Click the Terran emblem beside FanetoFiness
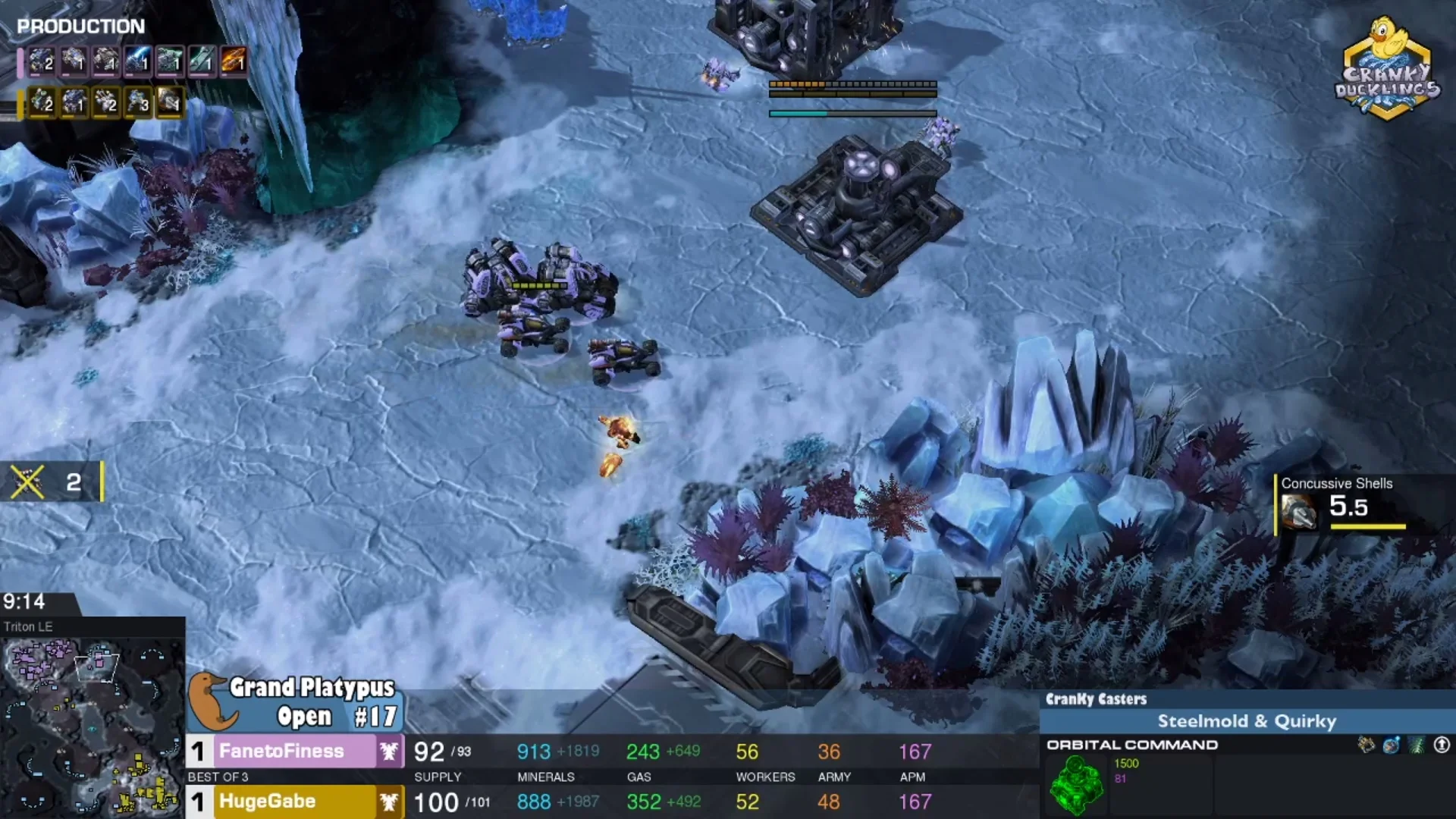 390,751
